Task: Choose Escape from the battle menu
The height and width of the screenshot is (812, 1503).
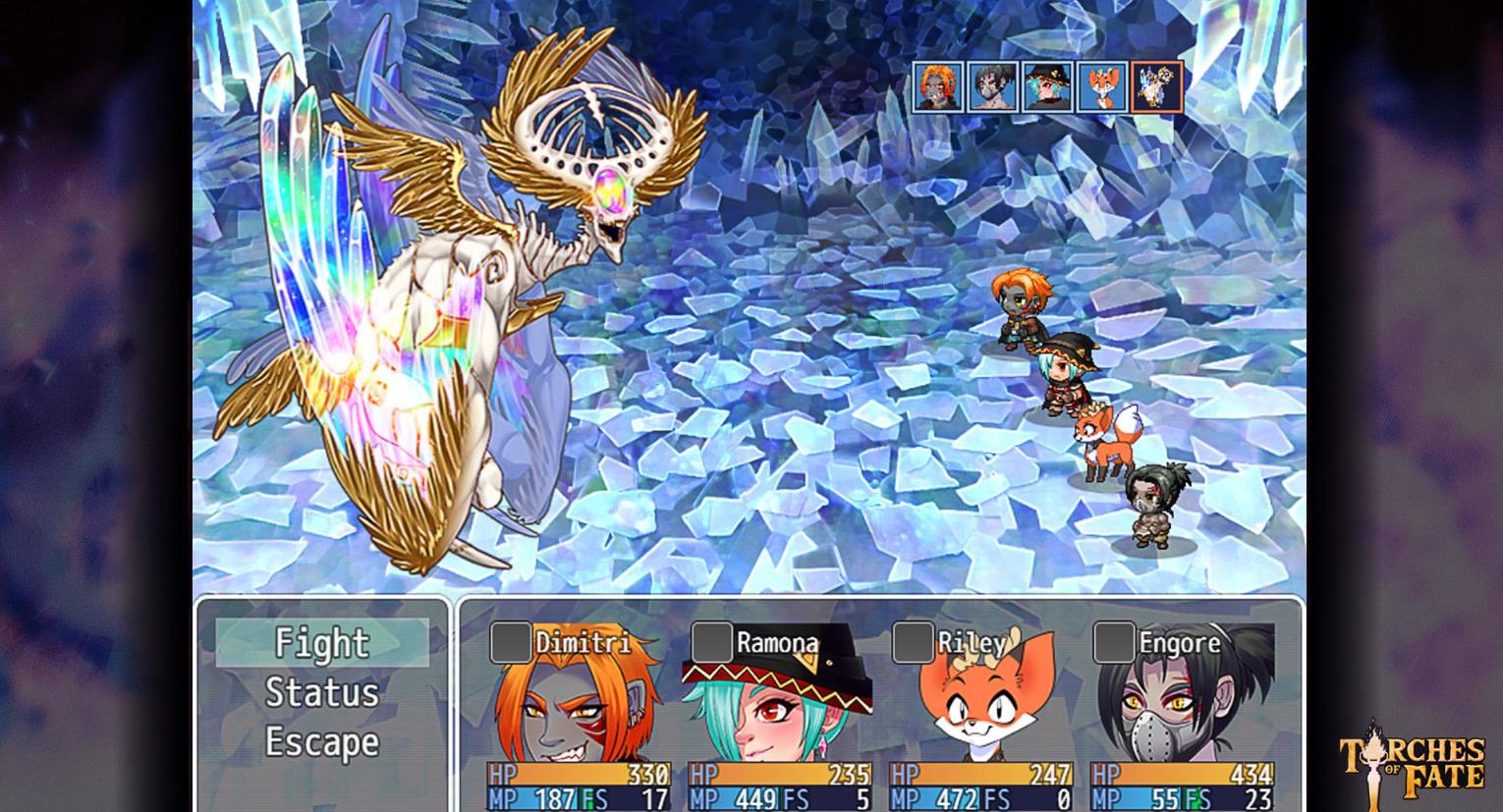Action: pyautogui.click(x=321, y=741)
